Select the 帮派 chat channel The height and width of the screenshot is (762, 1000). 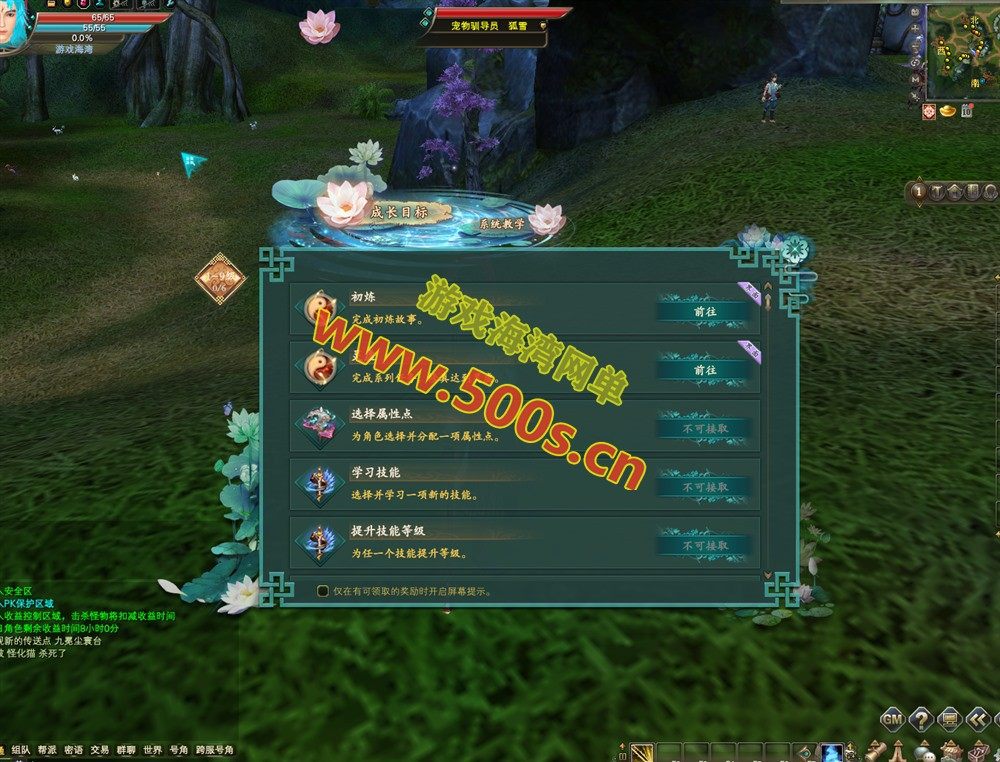(x=47, y=749)
